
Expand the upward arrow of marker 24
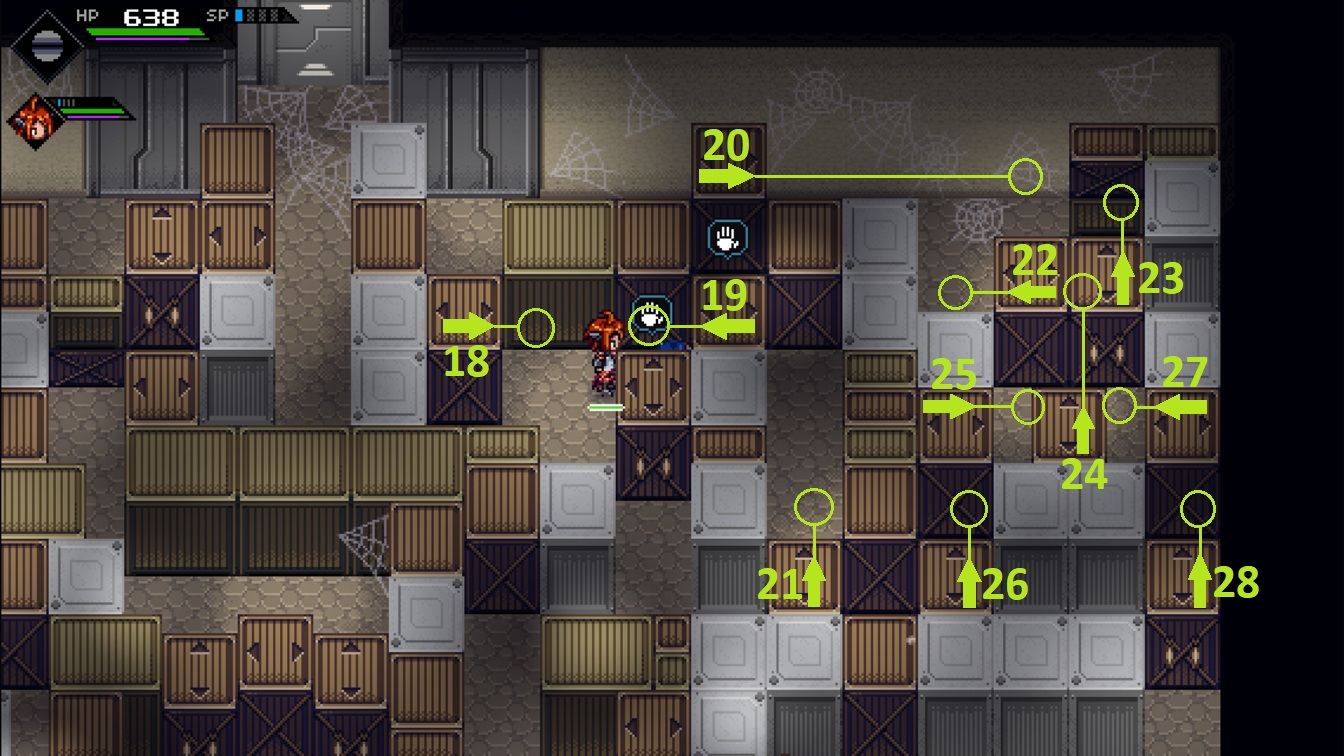pos(1083,434)
